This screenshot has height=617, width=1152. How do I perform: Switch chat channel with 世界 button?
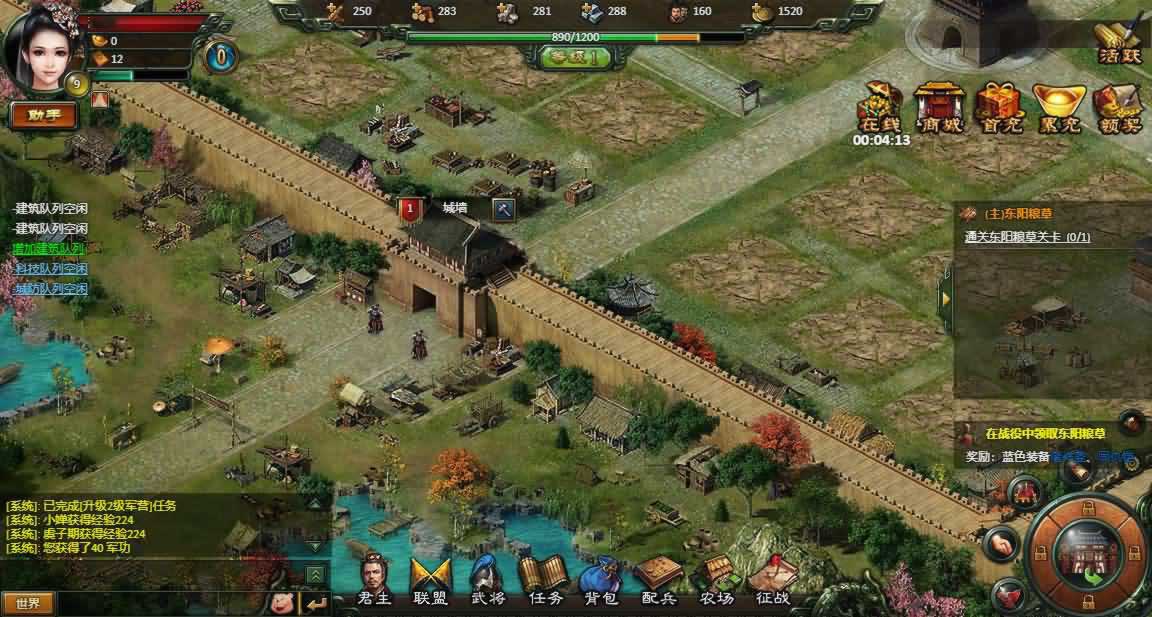28,603
